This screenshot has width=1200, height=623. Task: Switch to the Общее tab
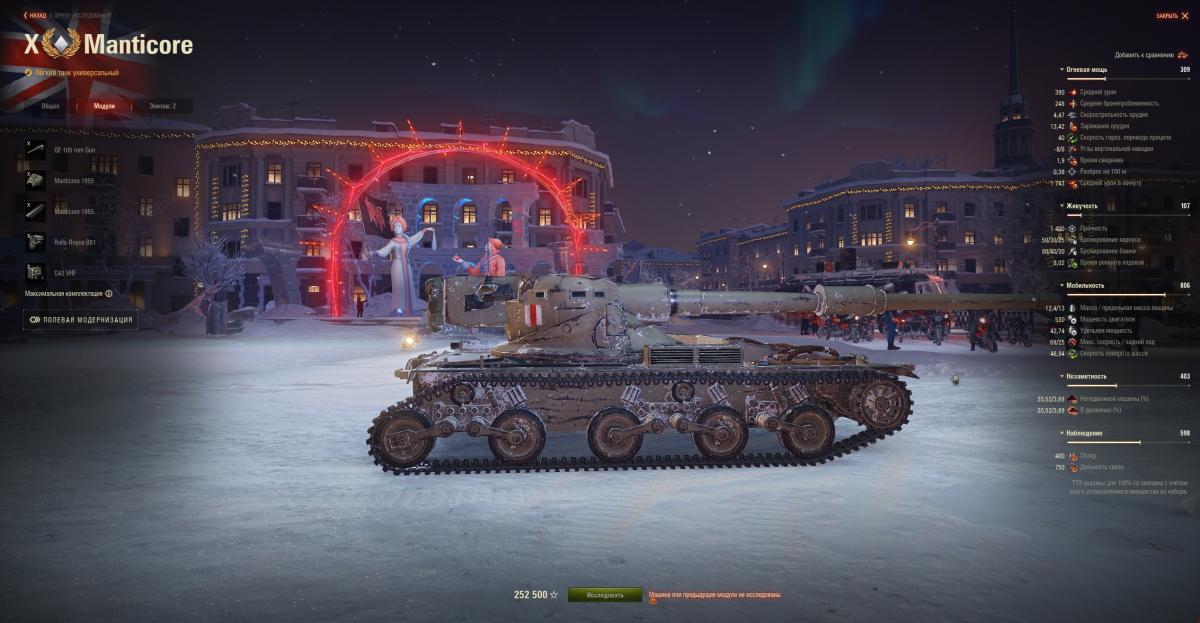point(50,105)
